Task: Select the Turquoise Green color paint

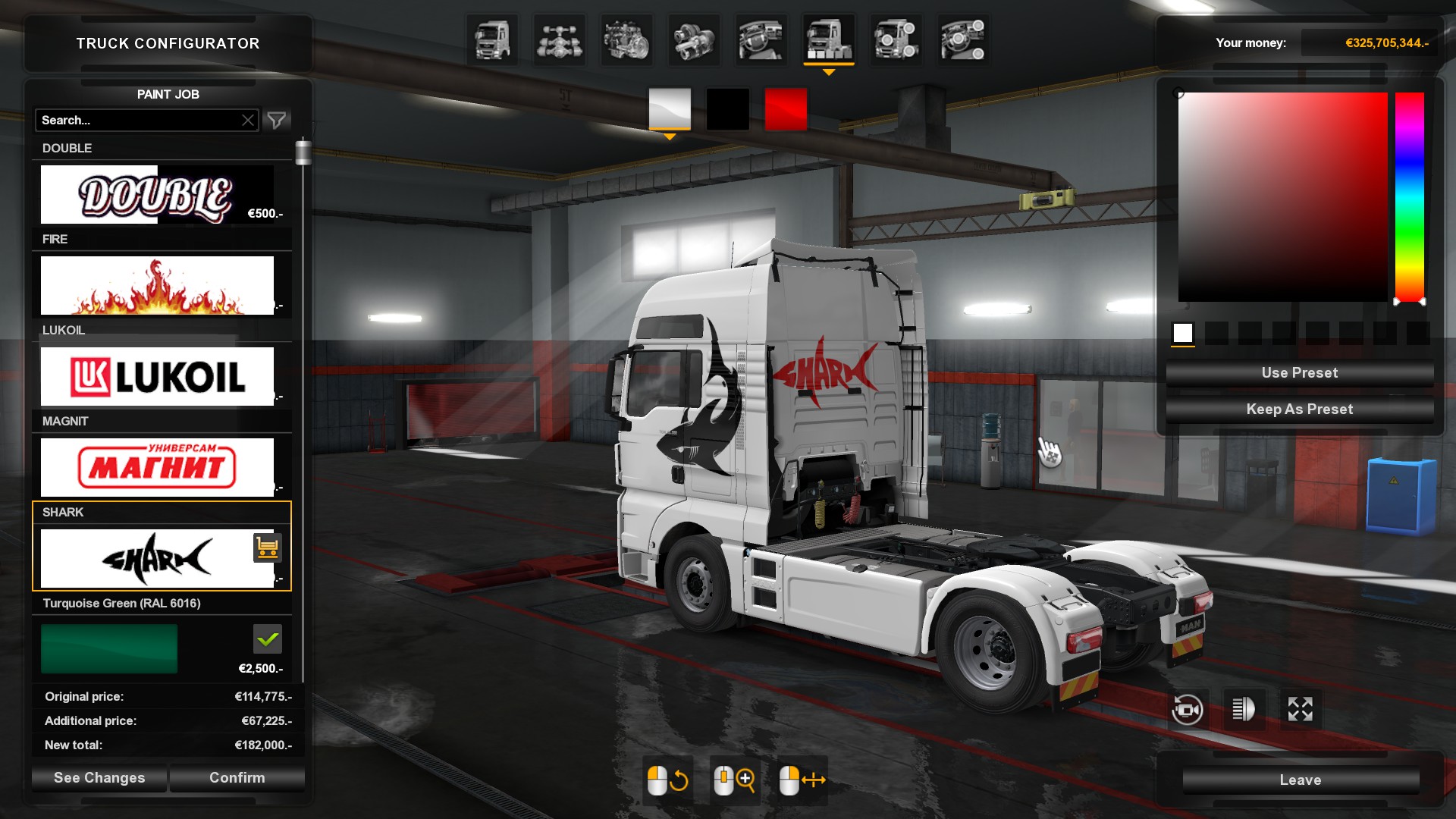Action: (x=109, y=648)
